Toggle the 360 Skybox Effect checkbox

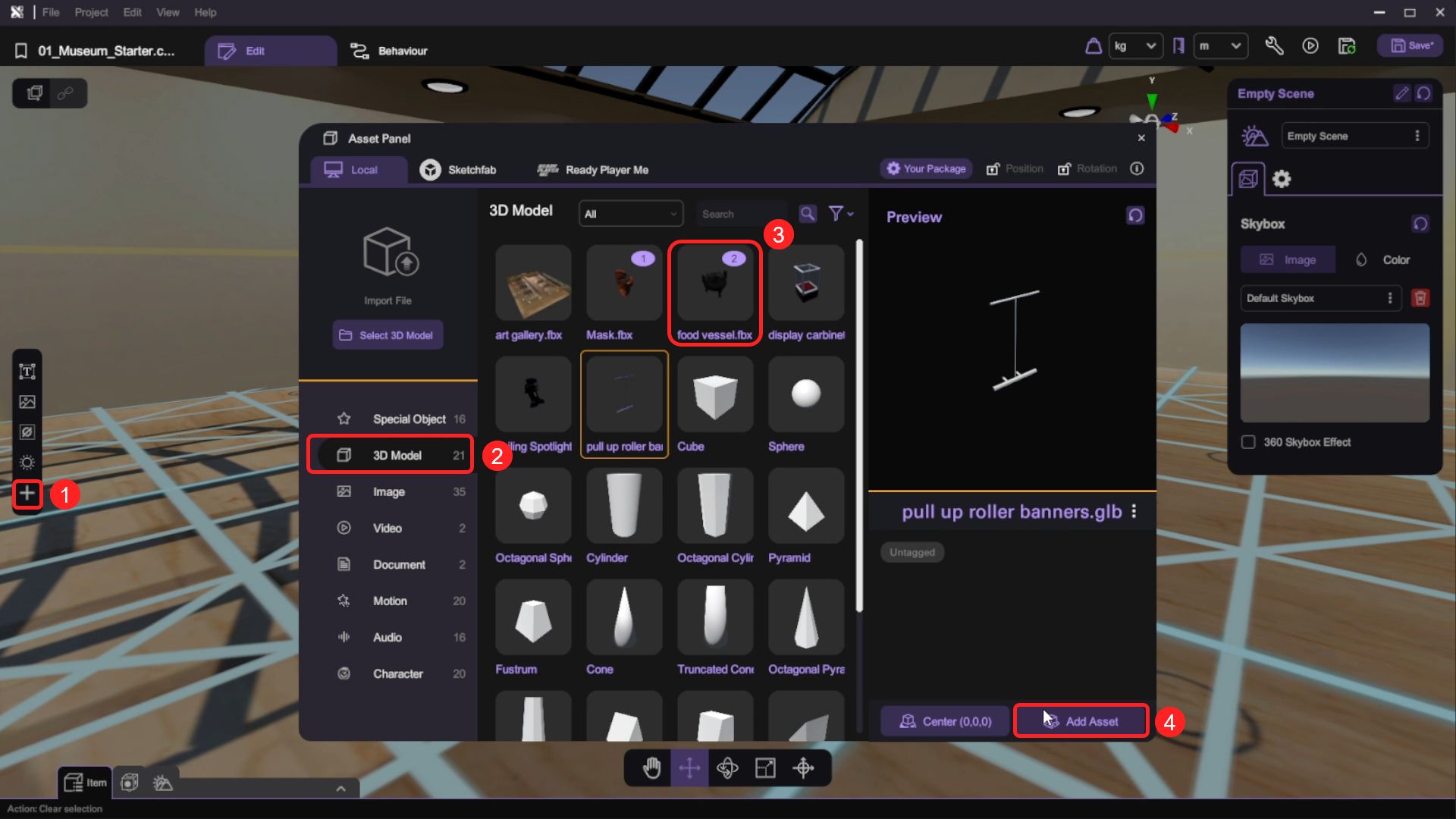[1248, 442]
